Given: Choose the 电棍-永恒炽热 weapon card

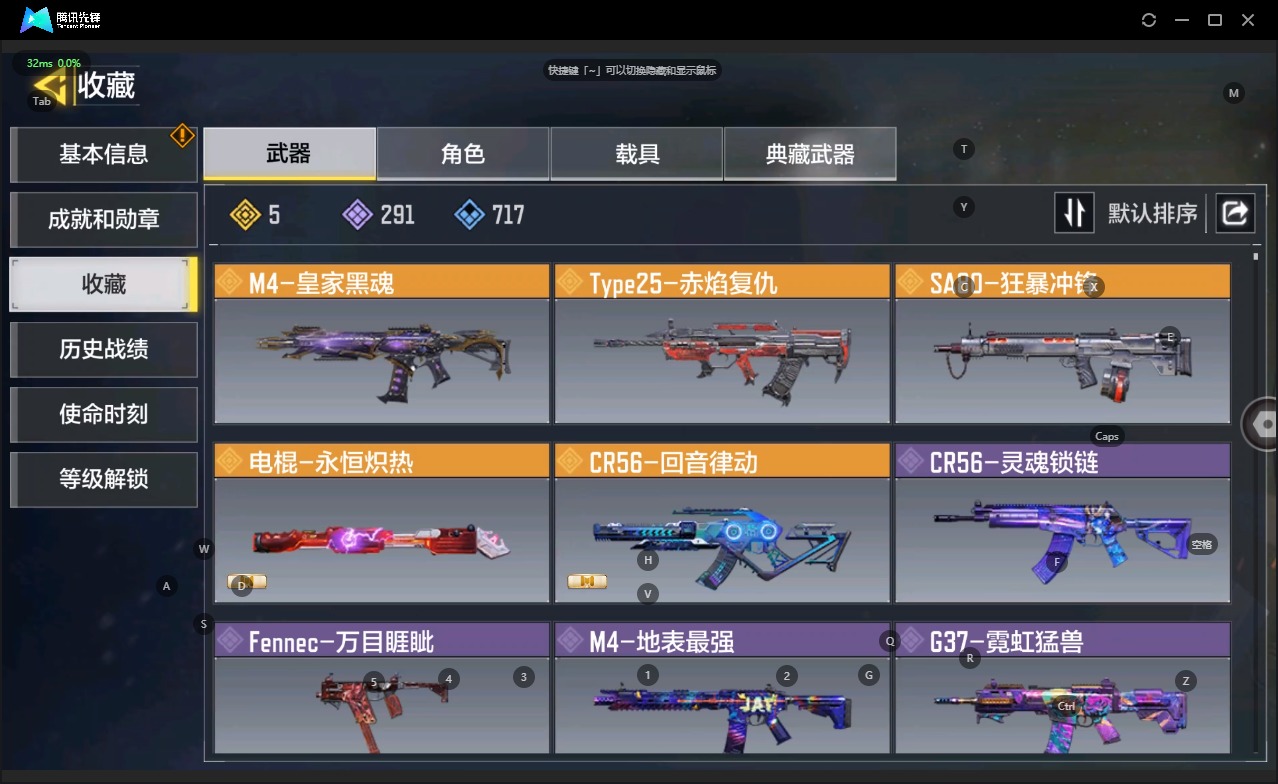Looking at the screenshot, I should [x=382, y=524].
